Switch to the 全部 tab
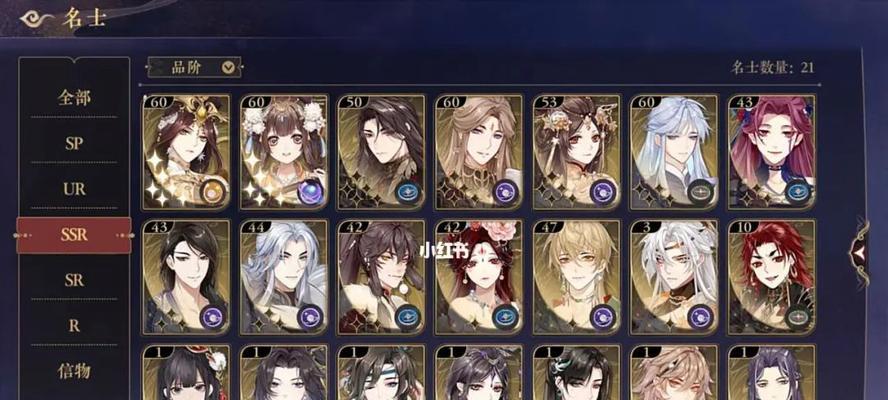This screenshot has width=888, height=400. point(74,97)
